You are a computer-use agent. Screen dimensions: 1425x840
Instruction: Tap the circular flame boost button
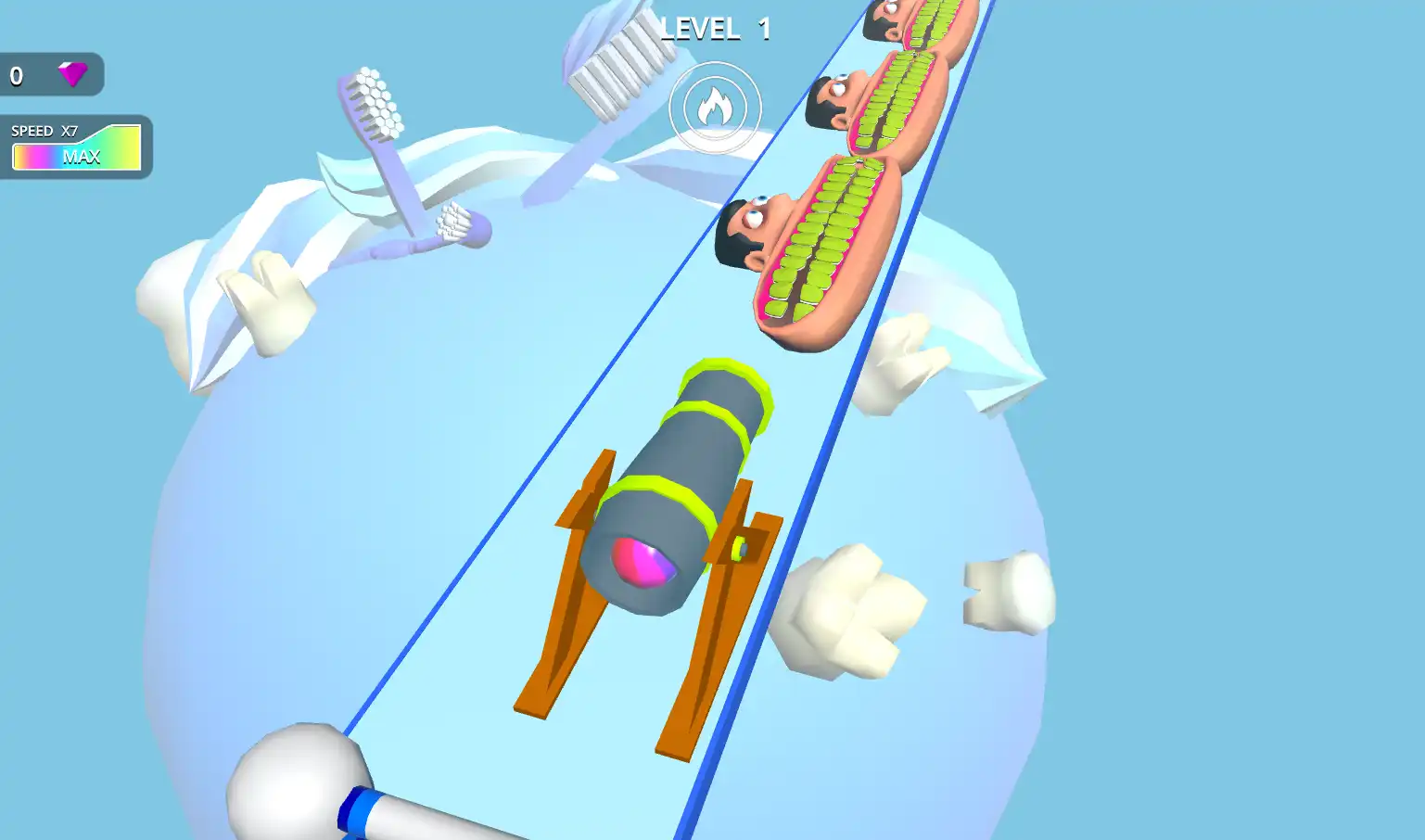tap(715, 108)
